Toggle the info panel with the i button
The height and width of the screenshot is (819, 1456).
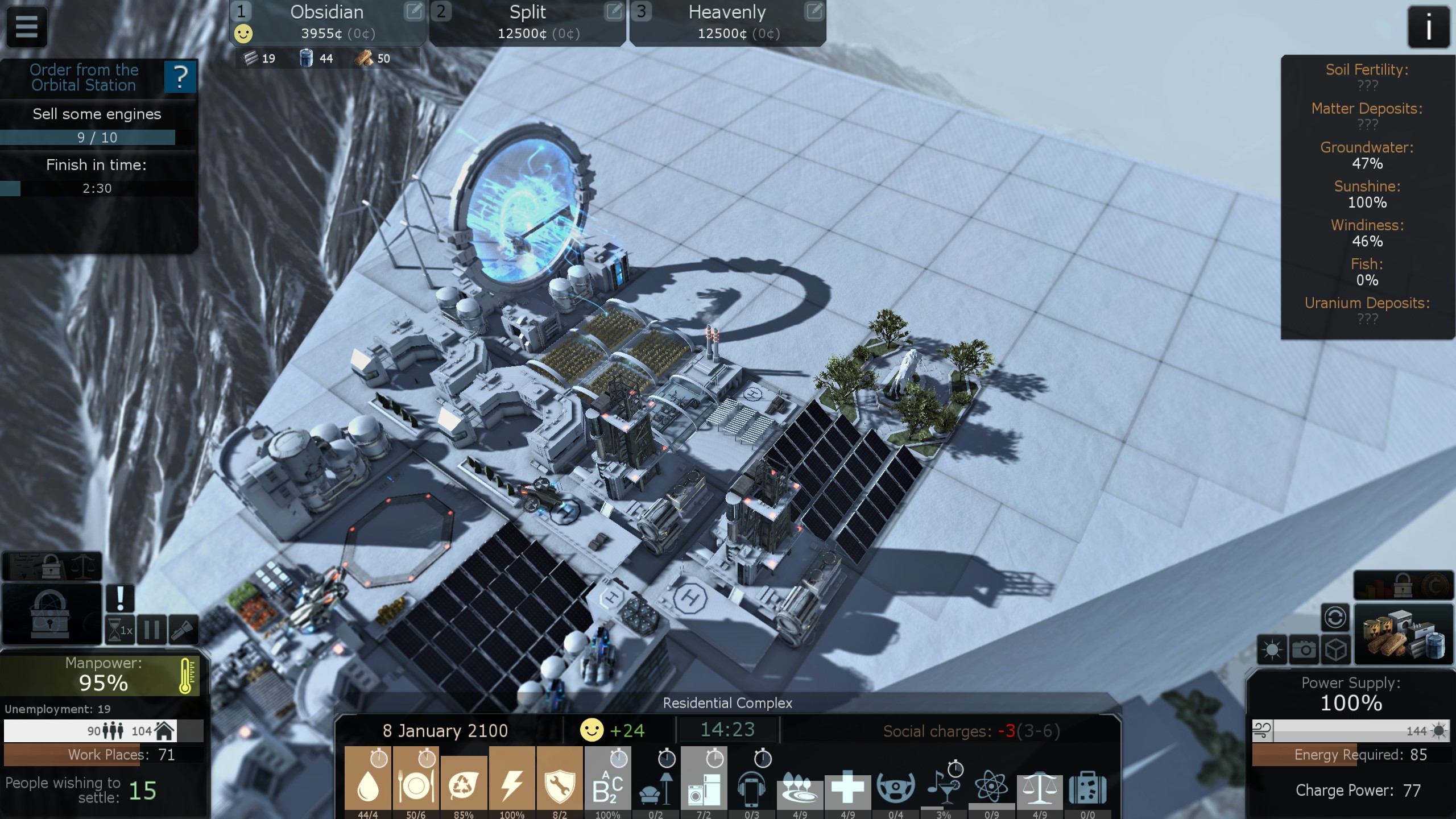pos(1428,27)
